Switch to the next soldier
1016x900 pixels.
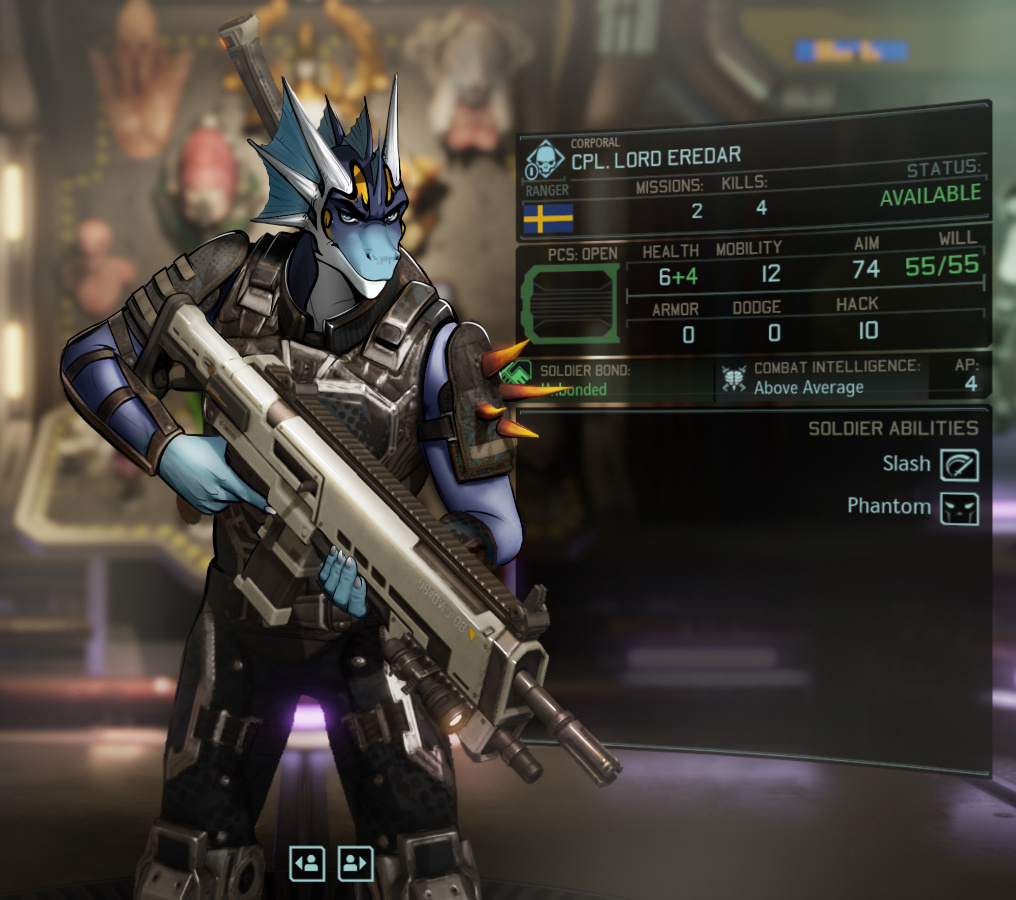(355, 862)
